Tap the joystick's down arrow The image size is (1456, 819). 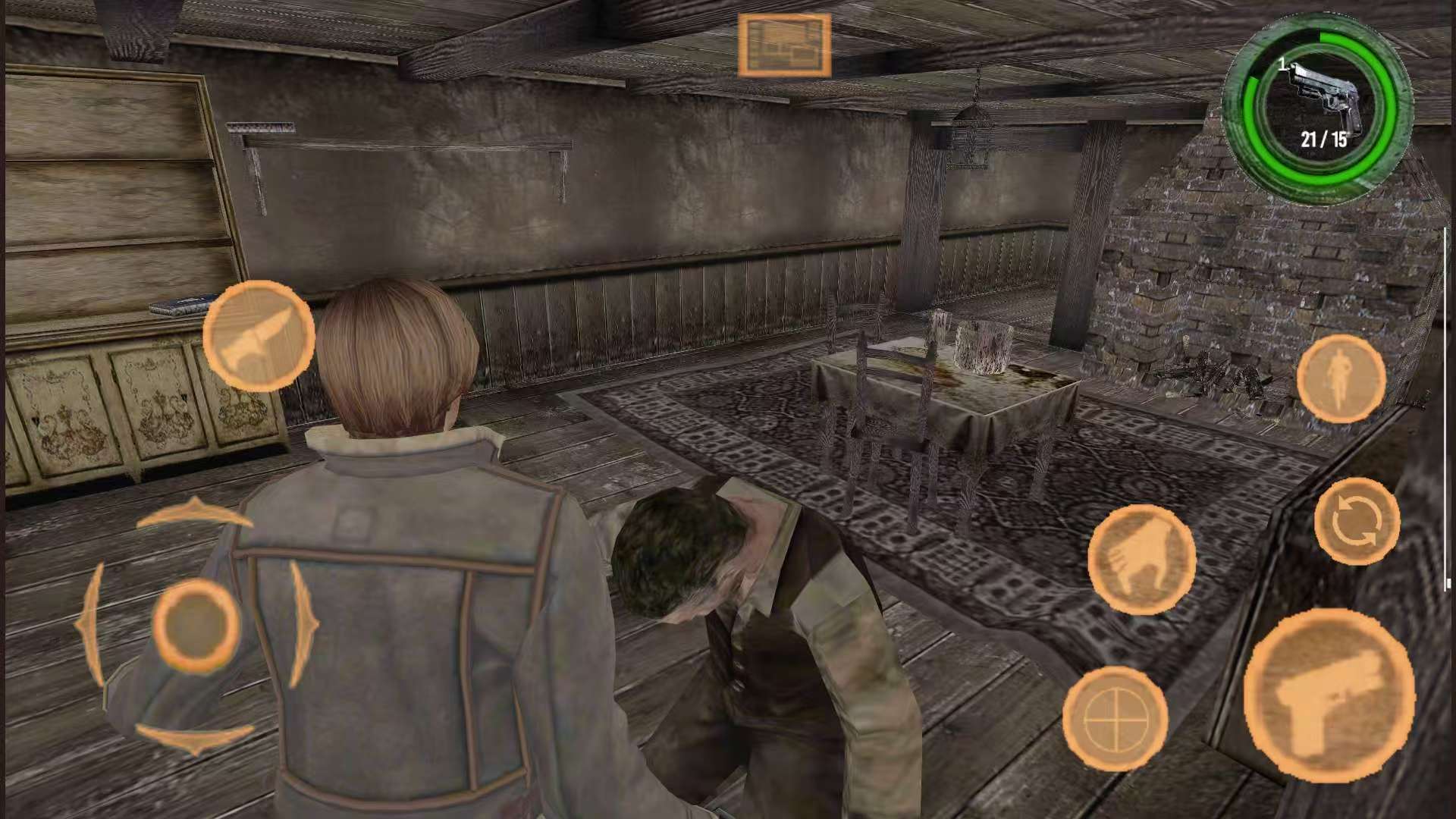click(x=195, y=737)
